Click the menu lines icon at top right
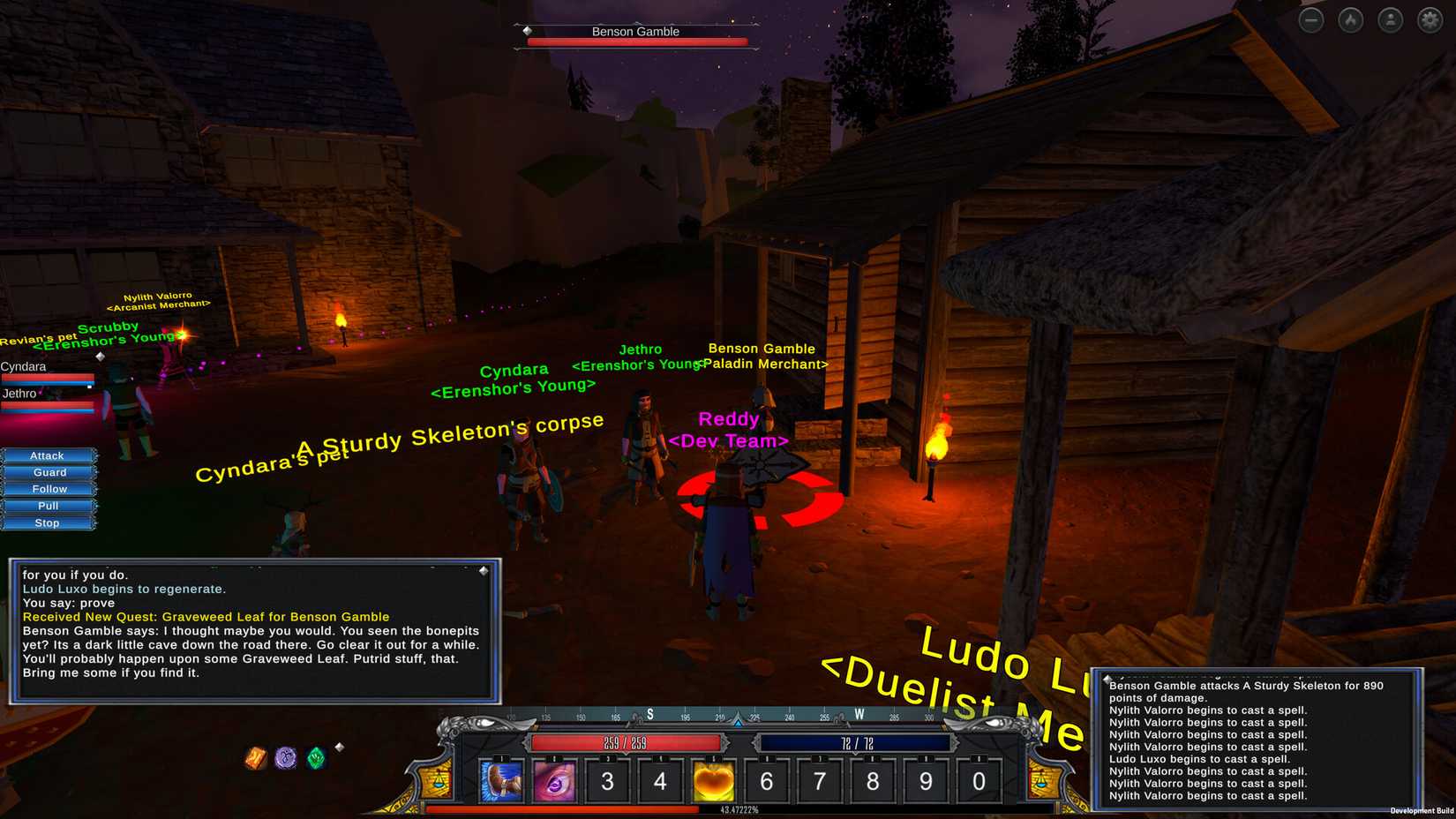The width and height of the screenshot is (1456, 819). click(x=1311, y=19)
